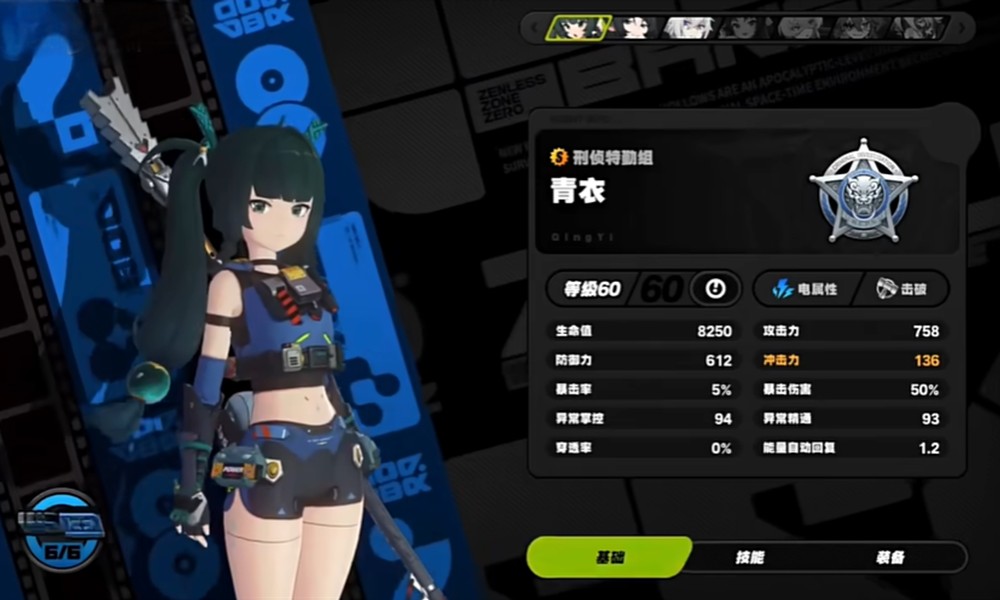
Task: Show the 装备 (Equipment) tab
Action: [893, 557]
